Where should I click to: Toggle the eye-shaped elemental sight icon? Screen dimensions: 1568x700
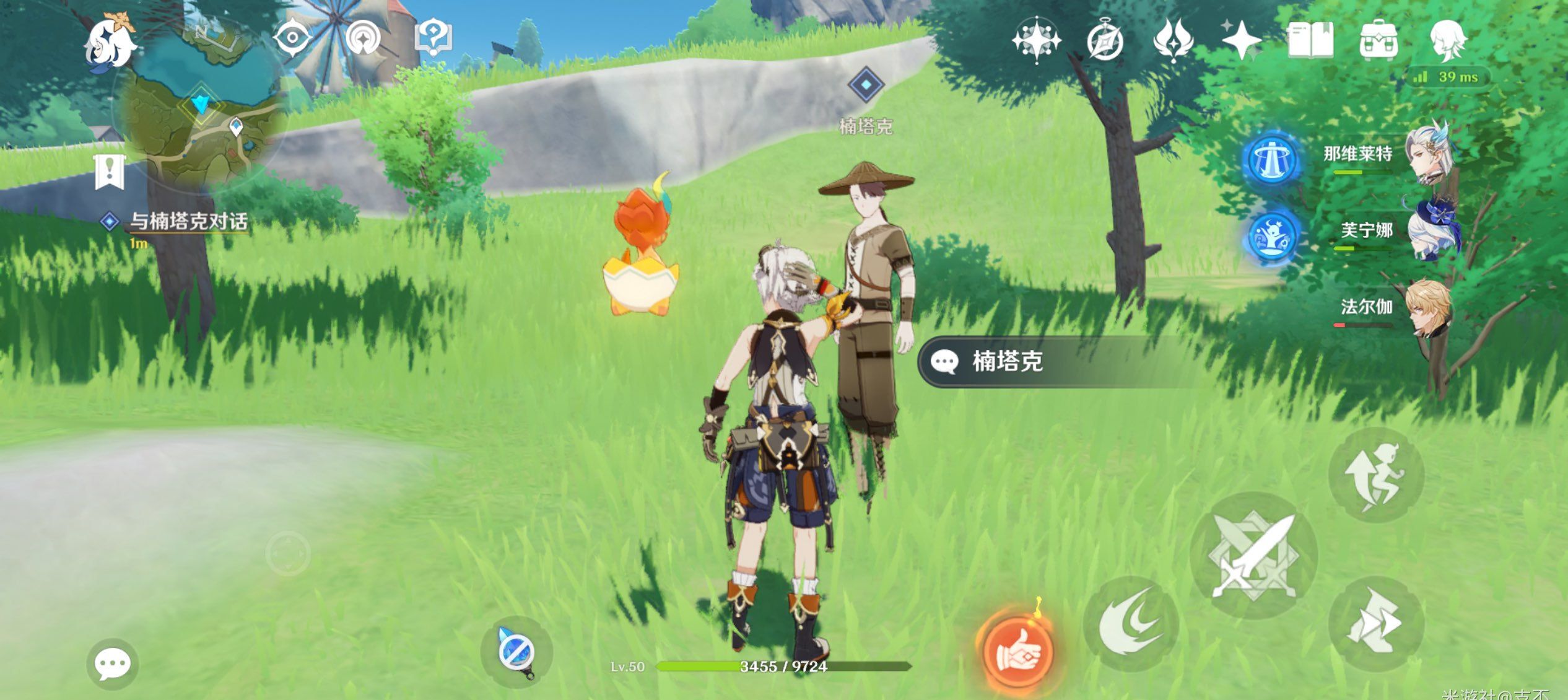tap(292, 38)
